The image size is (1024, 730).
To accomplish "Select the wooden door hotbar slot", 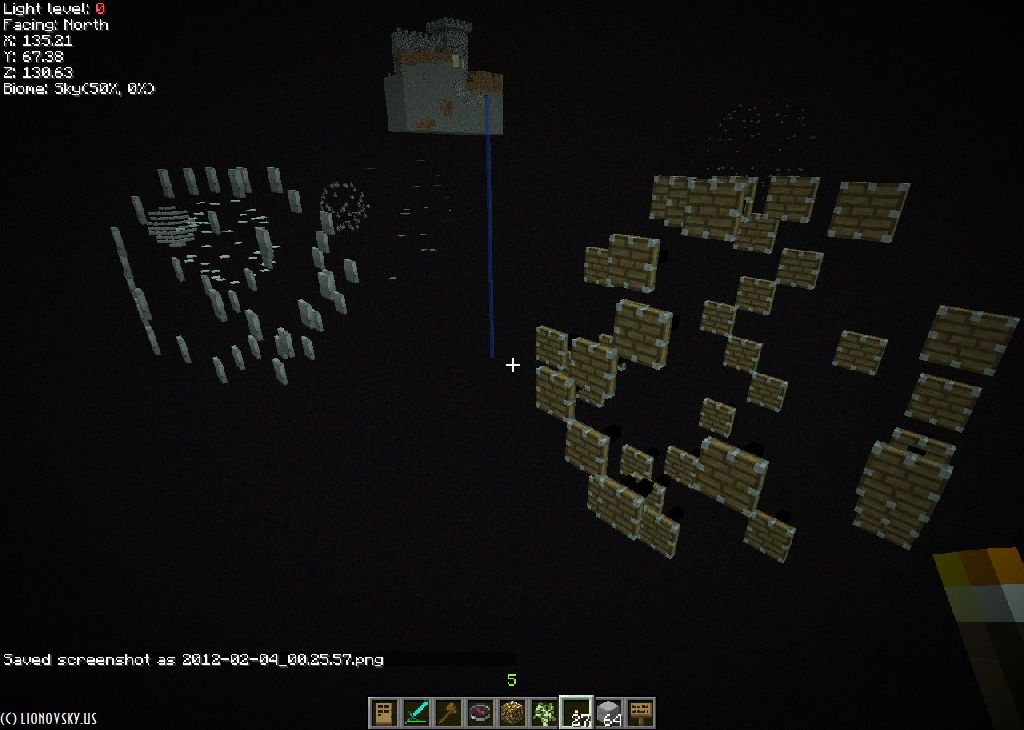I will [x=383, y=713].
